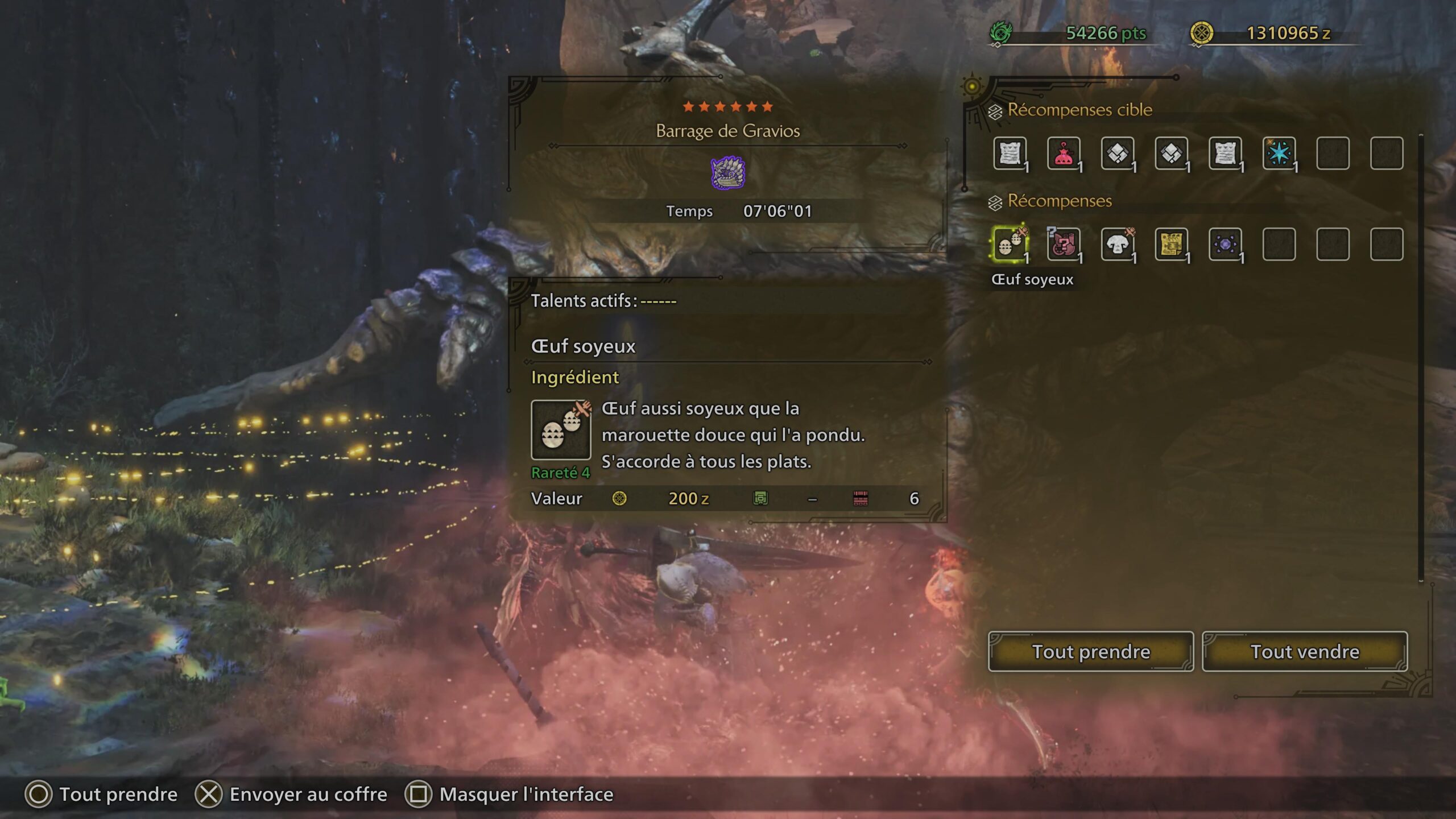Pick the pink sac target reward
Image resolution: width=1456 pixels, height=819 pixels.
(1063, 154)
